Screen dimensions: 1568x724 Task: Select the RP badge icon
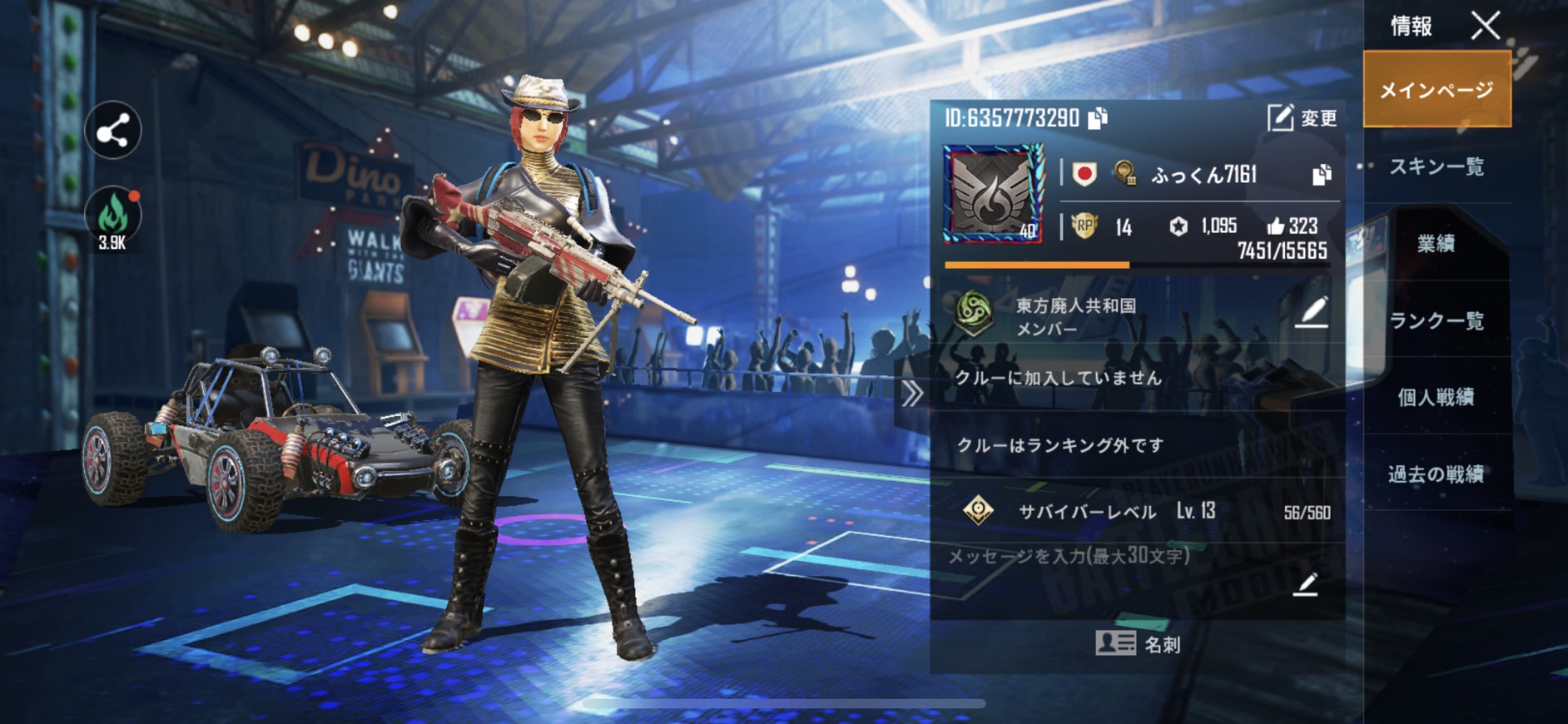click(1084, 226)
